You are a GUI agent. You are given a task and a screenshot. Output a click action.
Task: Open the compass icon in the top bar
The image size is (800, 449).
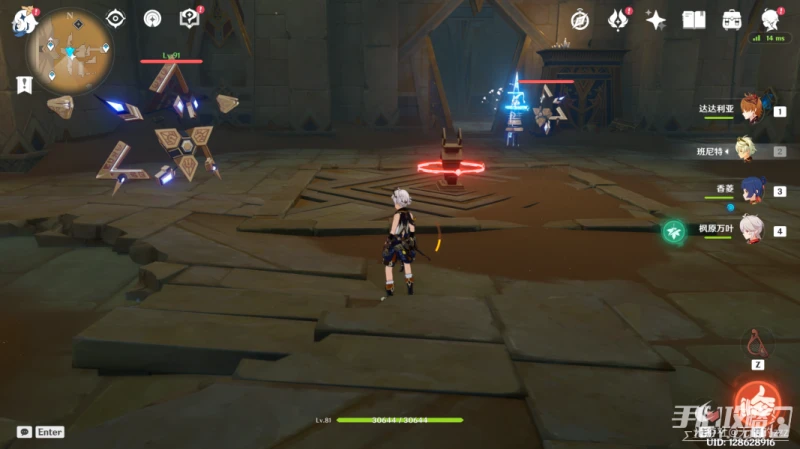click(580, 19)
